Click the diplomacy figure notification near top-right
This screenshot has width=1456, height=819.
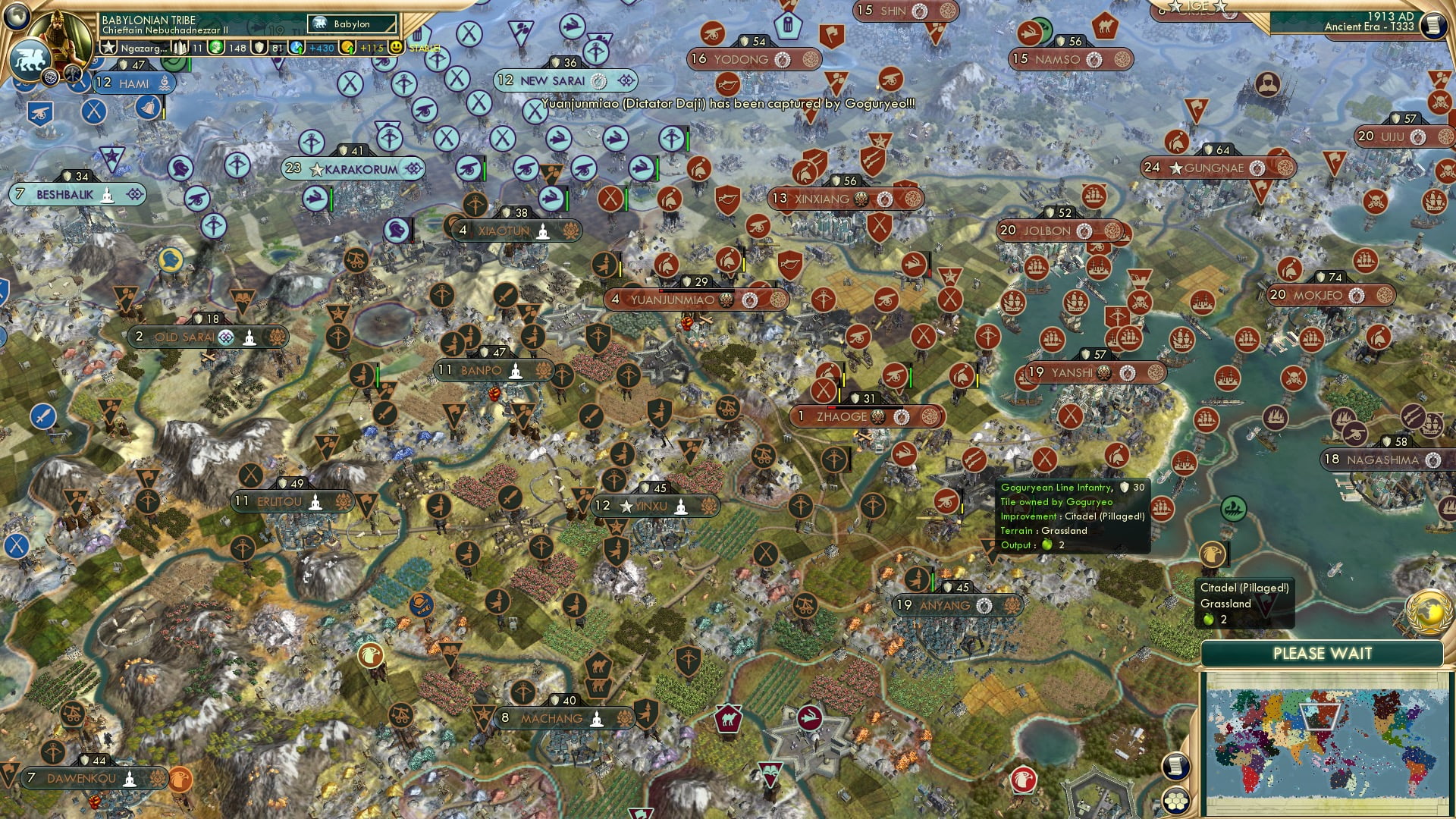click(1268, 83)
